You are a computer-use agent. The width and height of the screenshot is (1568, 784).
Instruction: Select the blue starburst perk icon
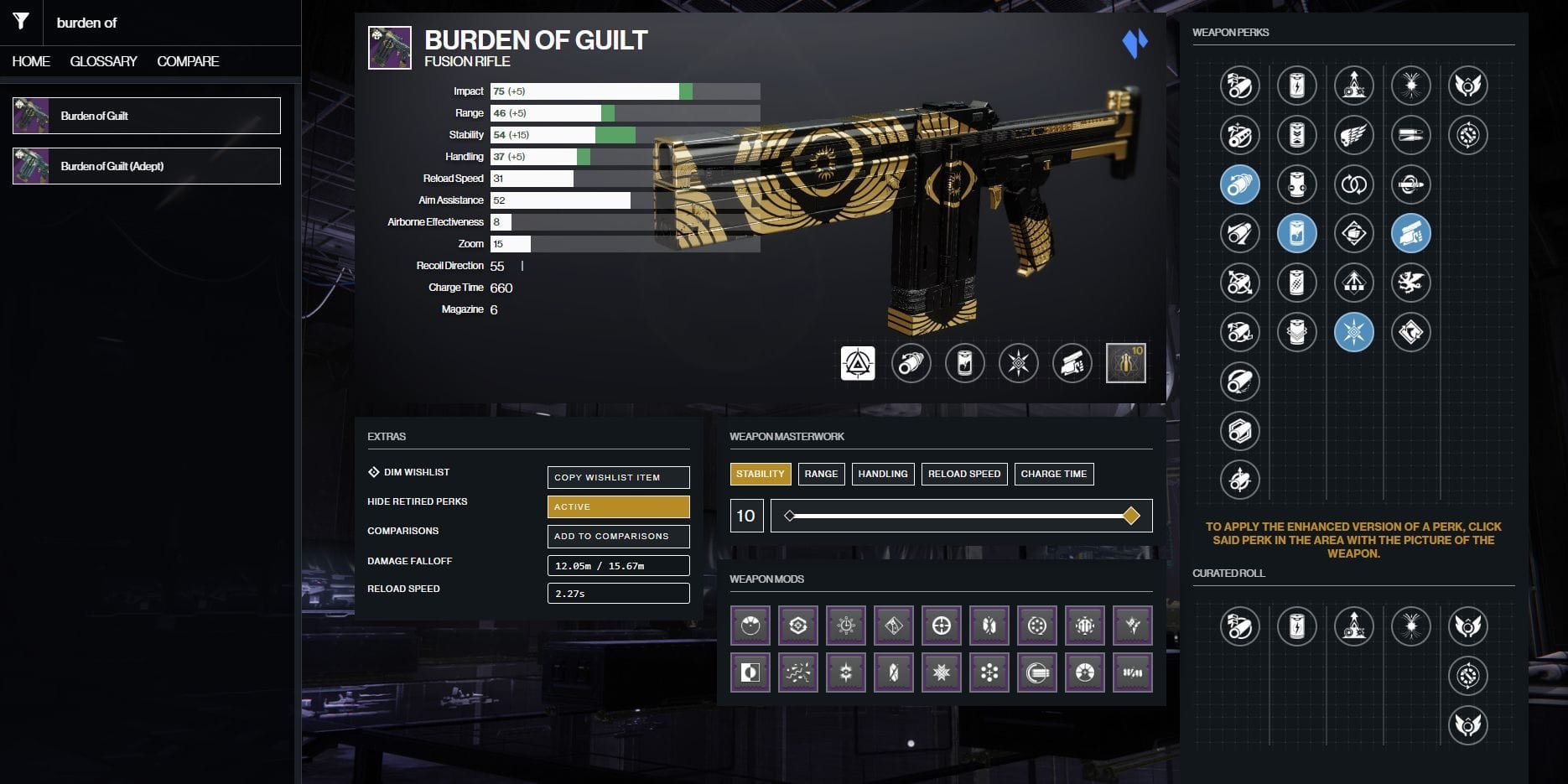[1354, 332]
